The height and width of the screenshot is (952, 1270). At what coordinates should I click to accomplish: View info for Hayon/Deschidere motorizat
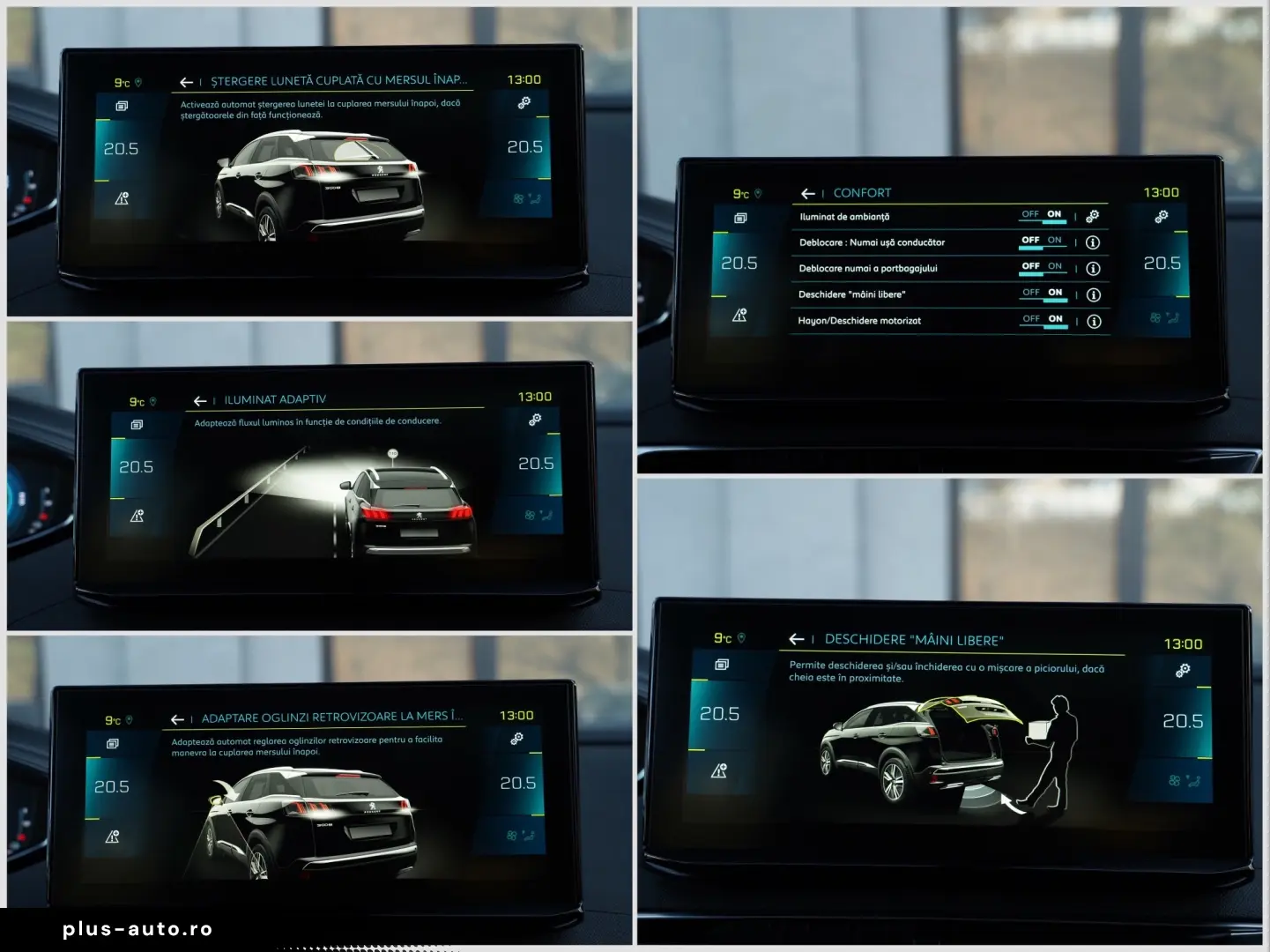[x=1092, y=321]
